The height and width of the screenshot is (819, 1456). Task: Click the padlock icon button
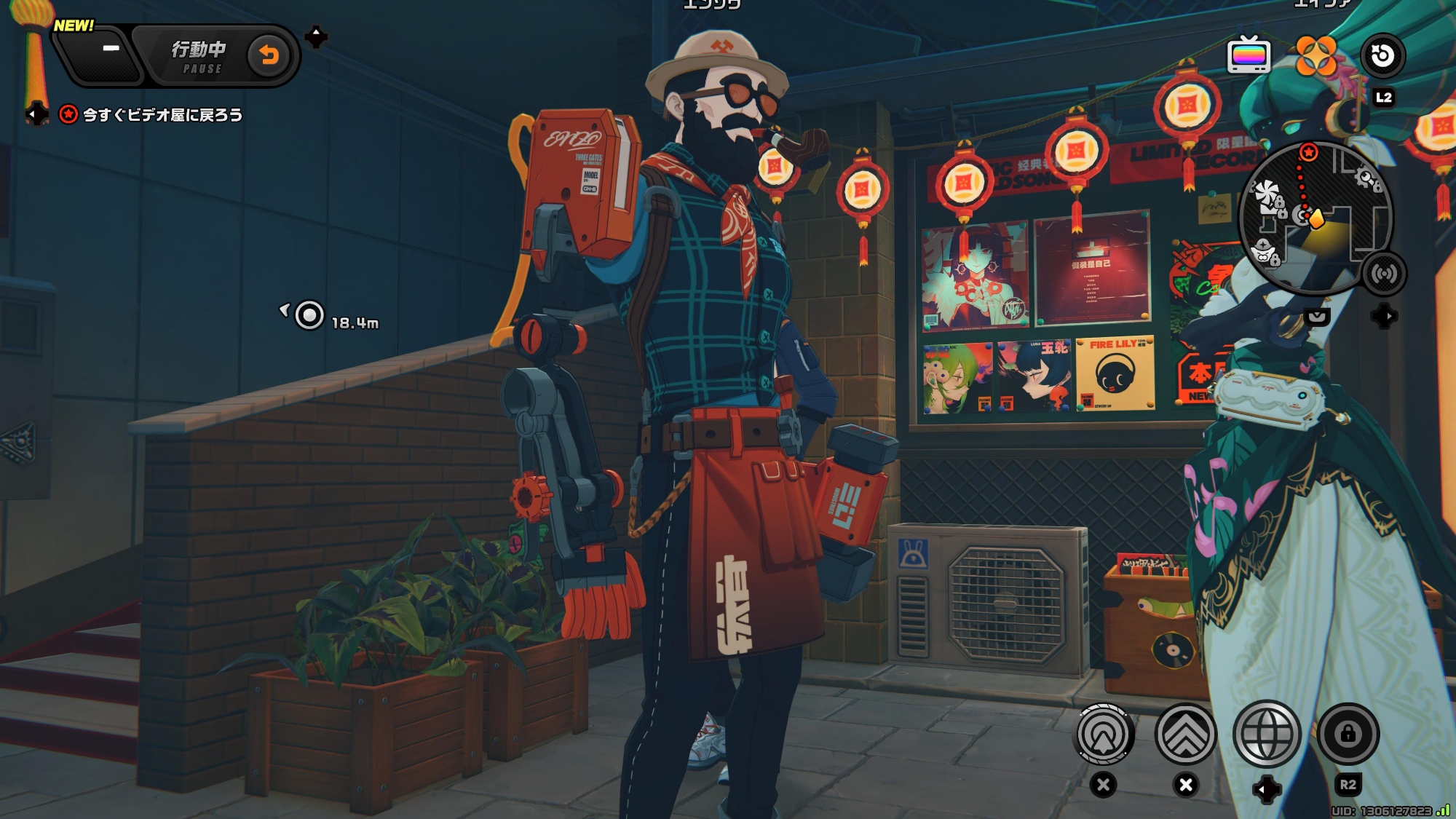tap(1348, 735)
